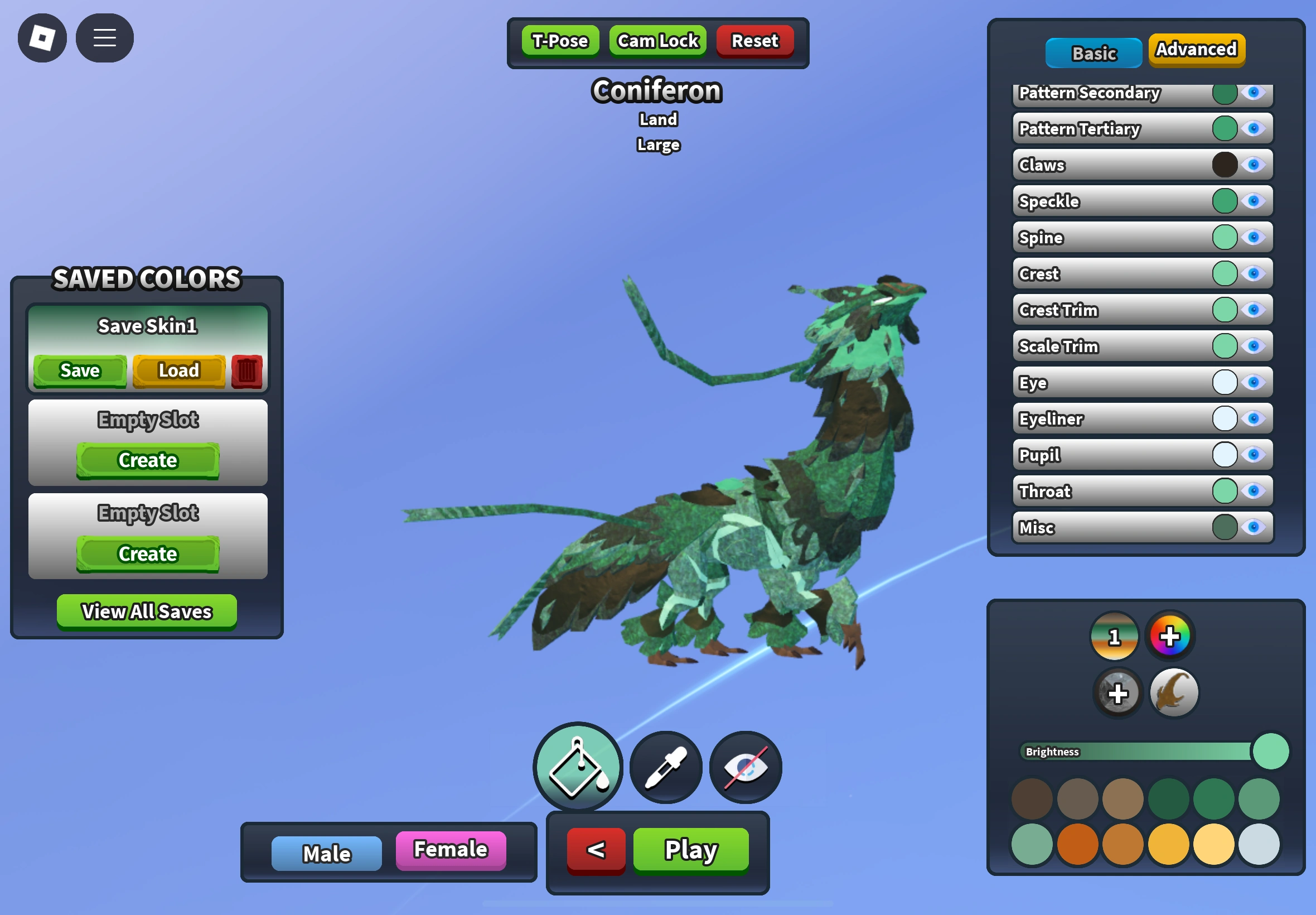Open the Pattern Tertiary color selector

pyautogui.click(x=1223, y=129)
